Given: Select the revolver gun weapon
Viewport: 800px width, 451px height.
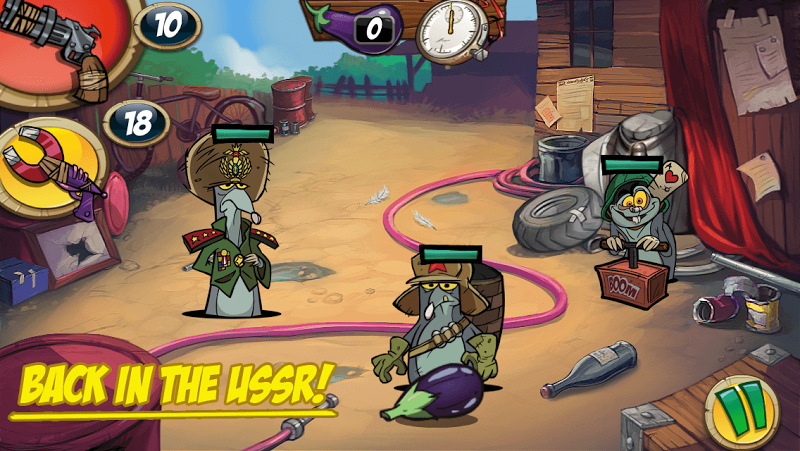Looking at the screenshot, I should point(60,45).
